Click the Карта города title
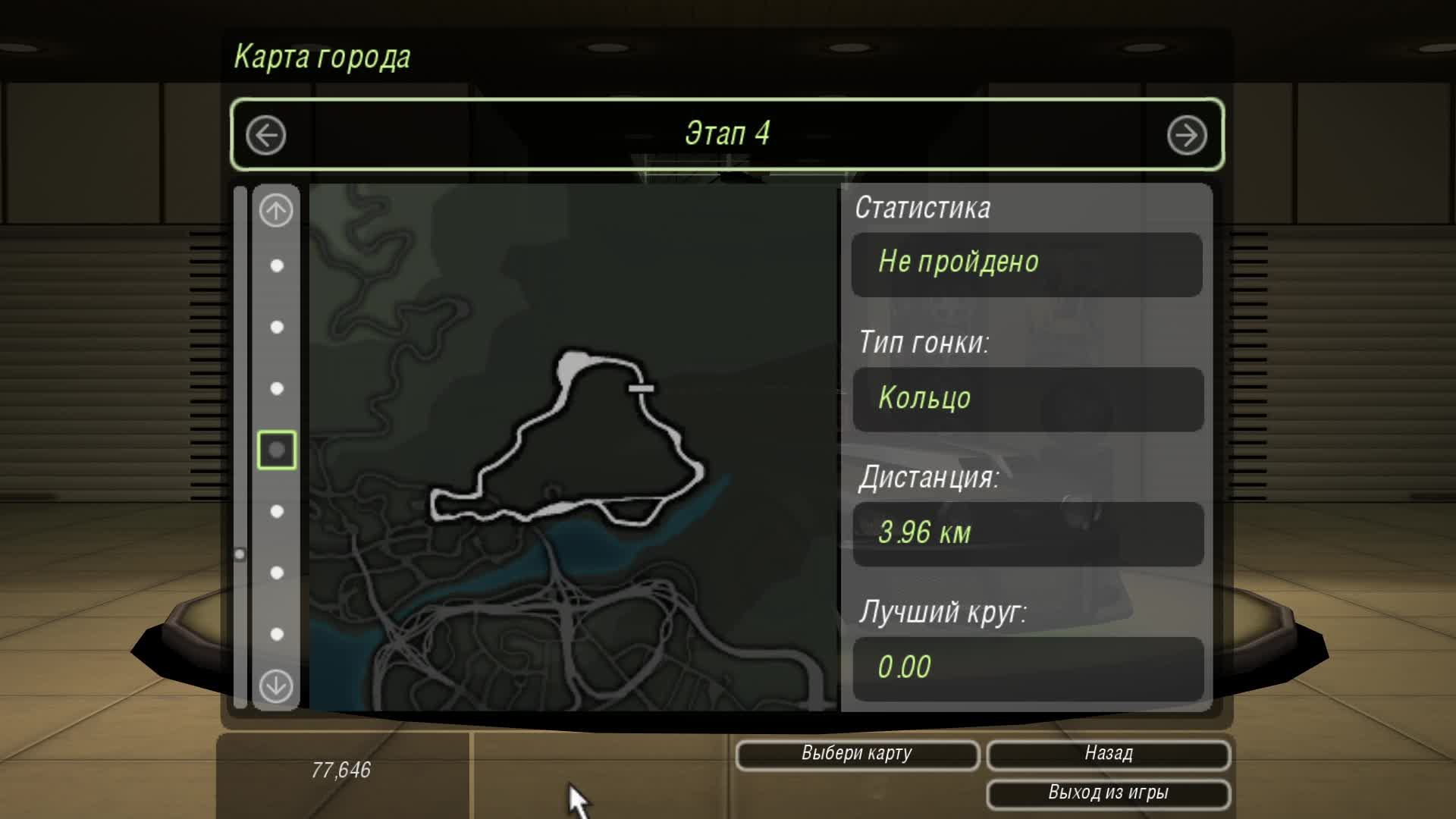The width and height of the screenshot is (1456, 819). point(322,56)
